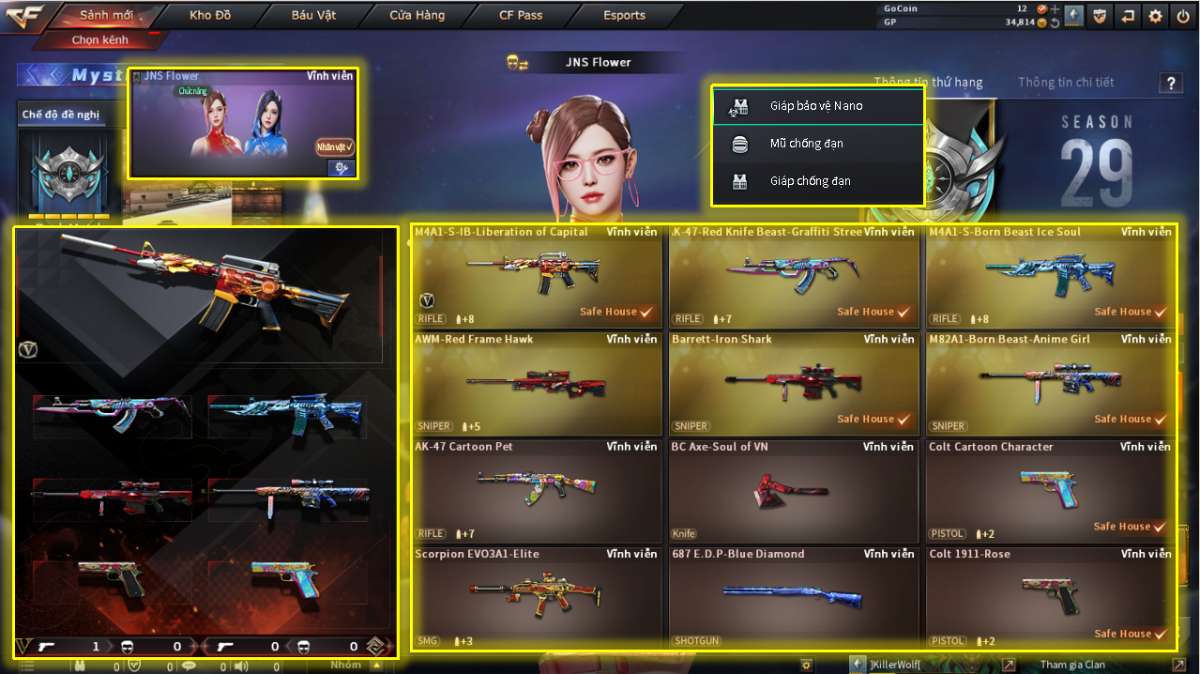This screenshot has width=1200, height=674.
Task: Select the Scorpion EVO3A1-Elite SMG
Action: click(537, 598)
